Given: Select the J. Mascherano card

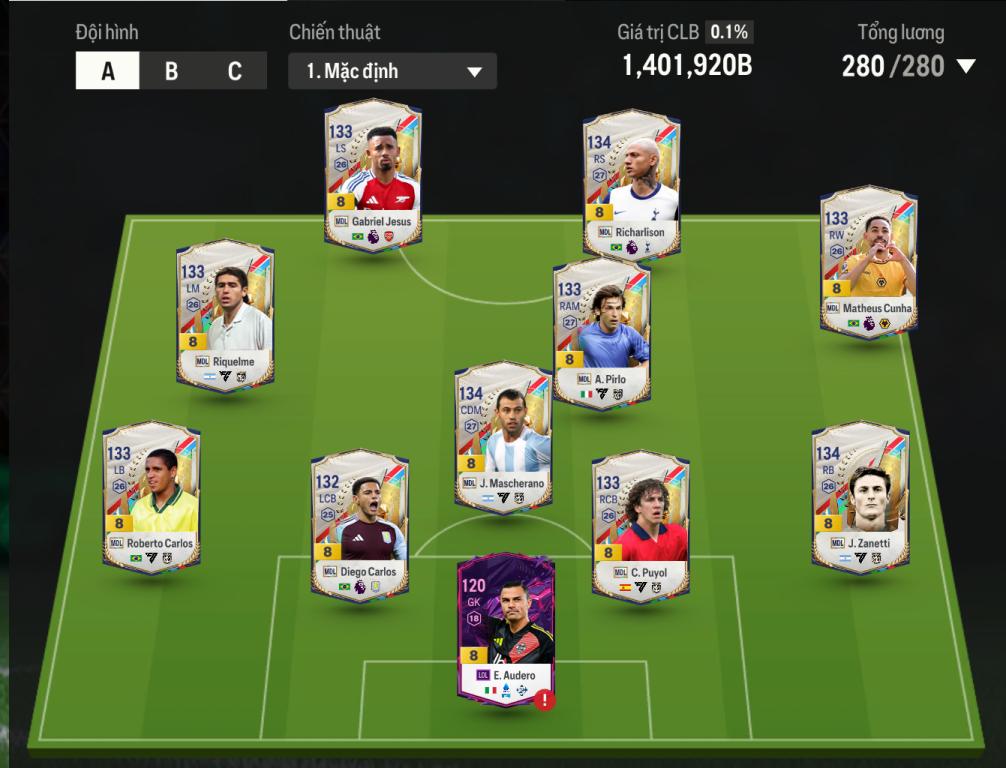Looking at the screenshot, I should (504, 436).
